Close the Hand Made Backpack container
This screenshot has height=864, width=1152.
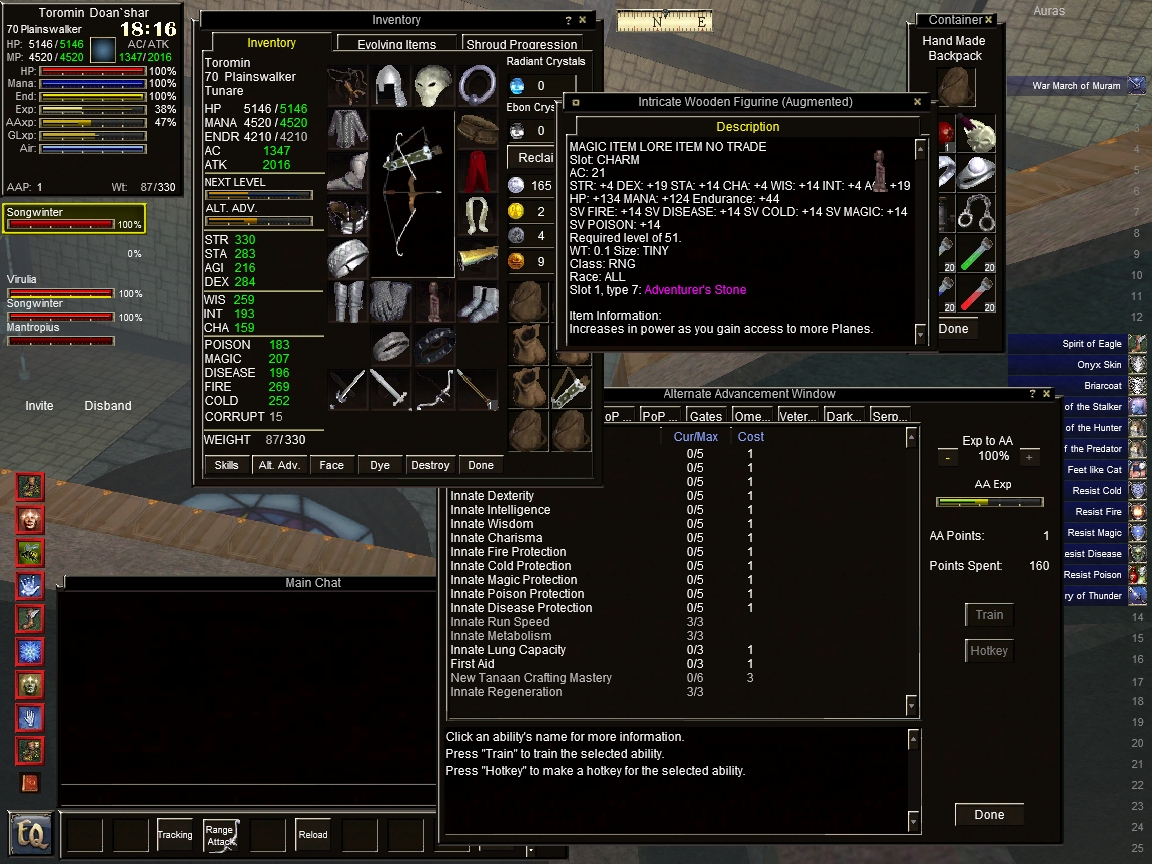click(x=988, y=20)
